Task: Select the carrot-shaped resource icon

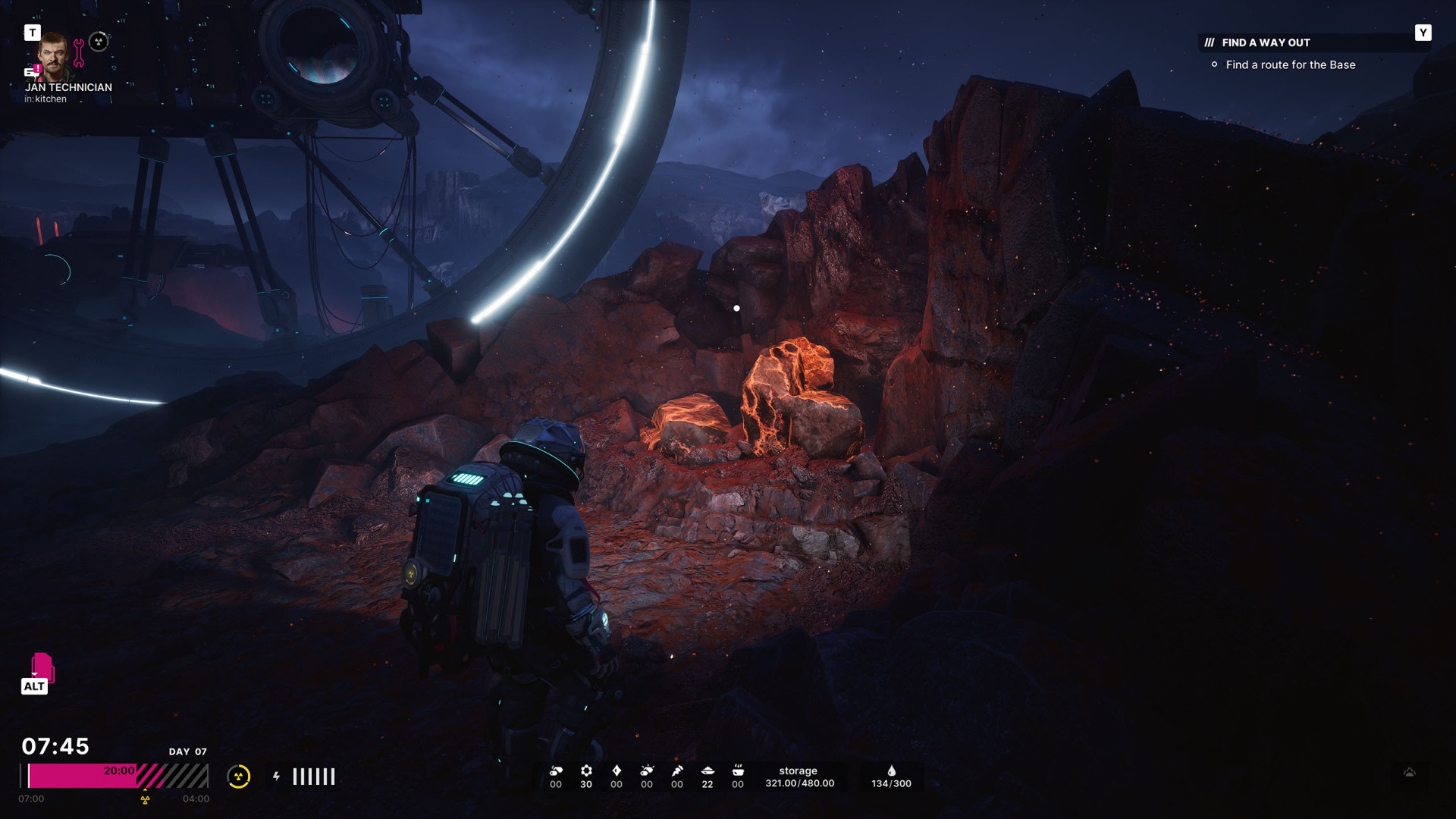Action: point(677,771)
